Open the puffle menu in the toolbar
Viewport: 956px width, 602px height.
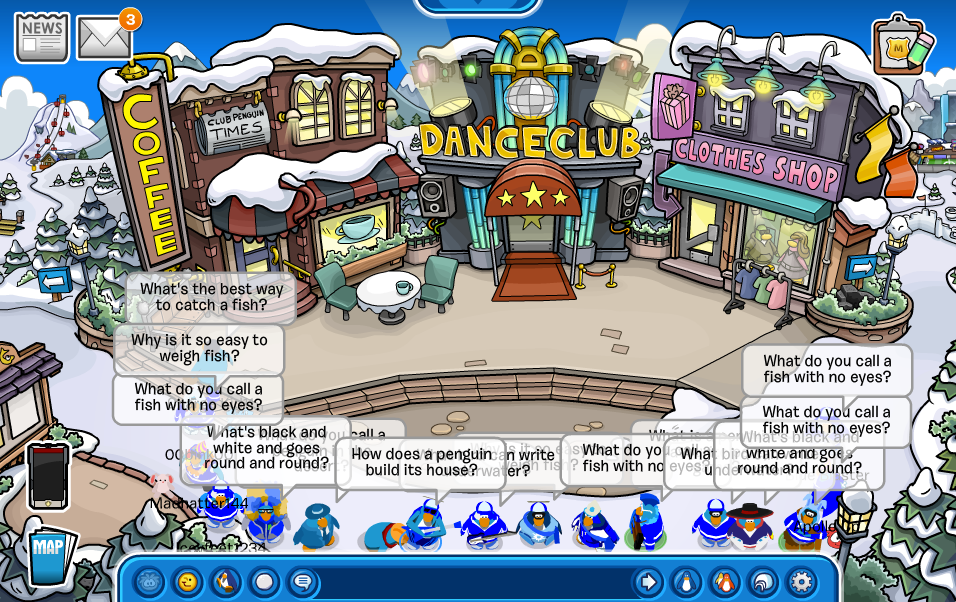click(x=150, y=581)
